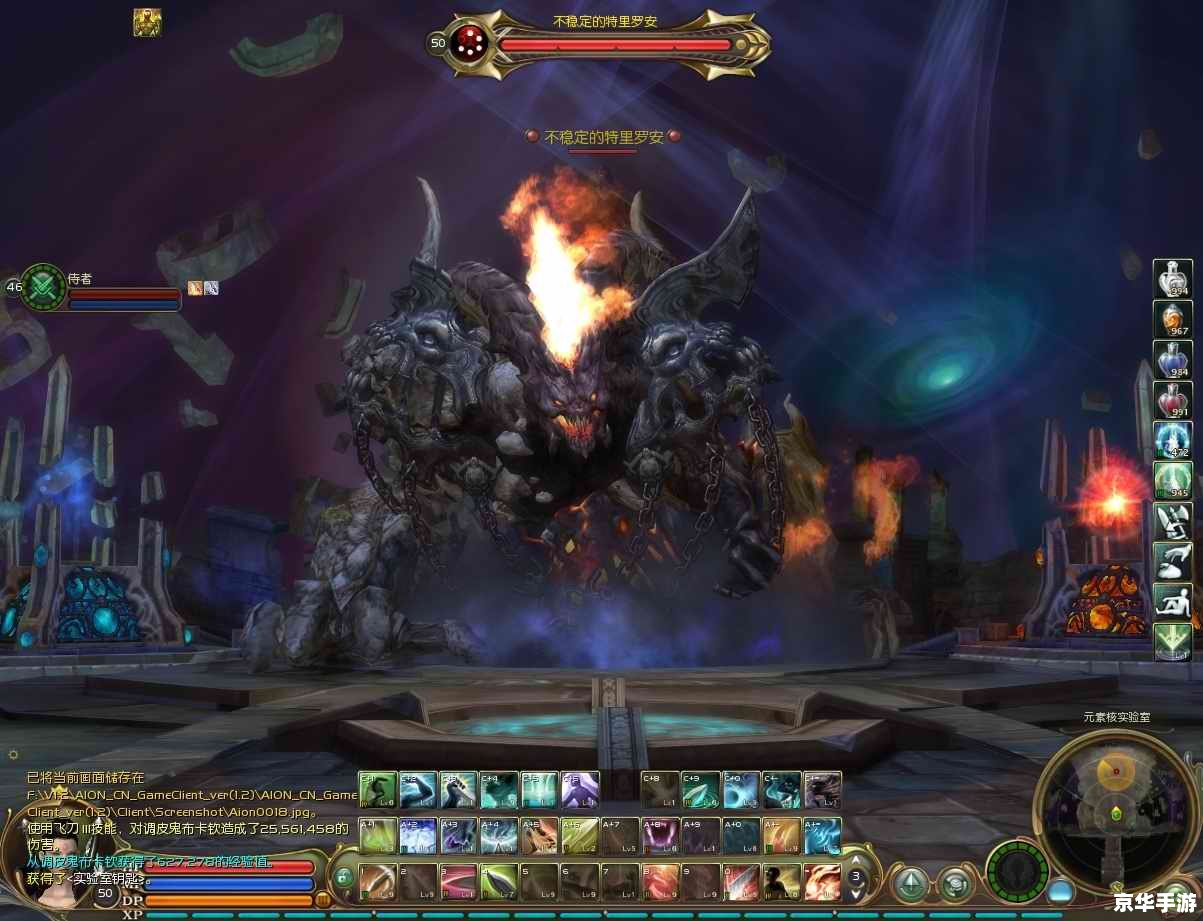Click the green downward arrow skill icon
Image resolution: width=1203 pixels, height=921 pixels.
pos(1172,641)
